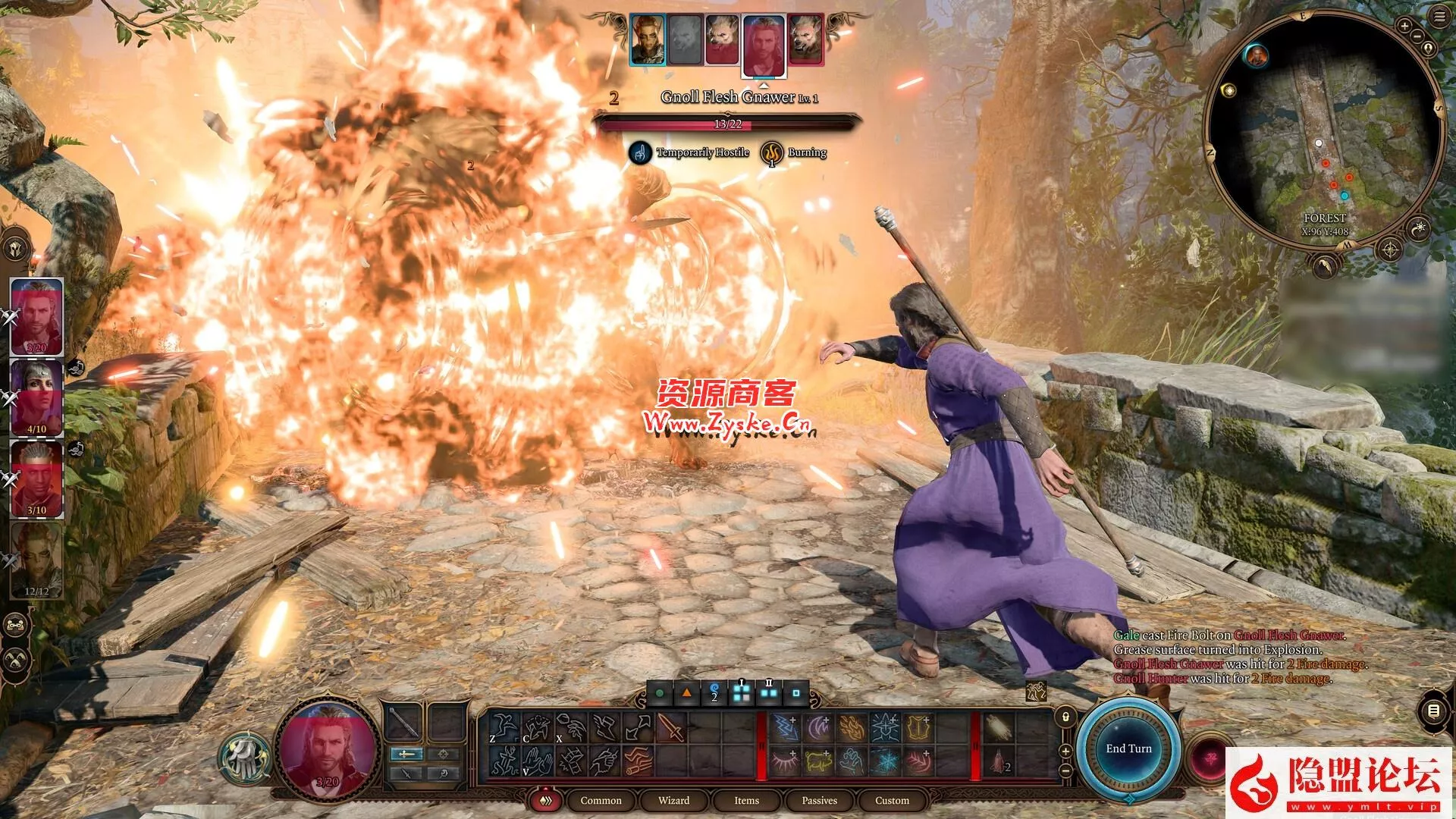Zoom in the minimap with plus button
1456x819 pixels.
point(1404,26)
